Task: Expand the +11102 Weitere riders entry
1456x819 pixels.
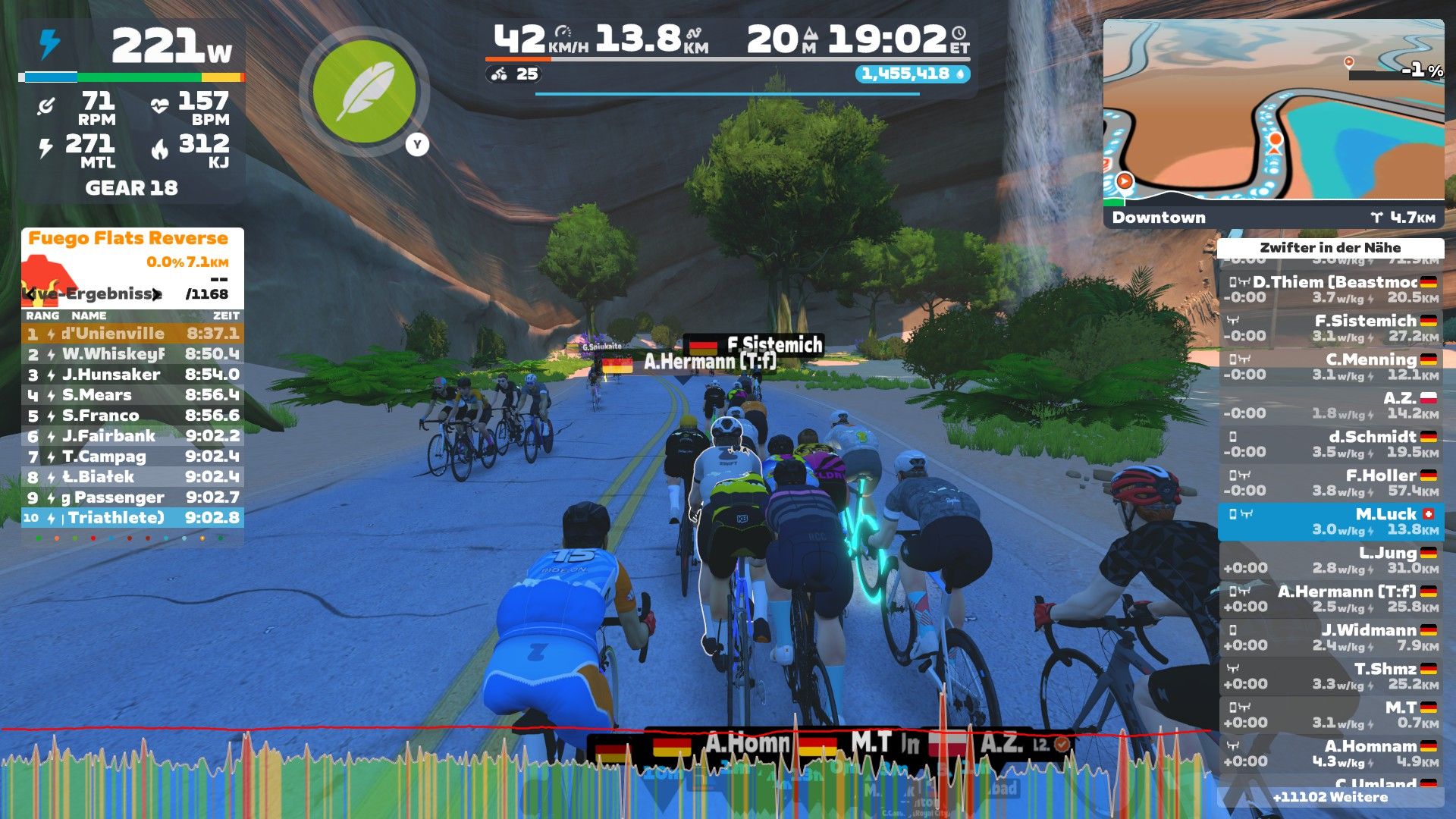Action: tap(1330, 797)
